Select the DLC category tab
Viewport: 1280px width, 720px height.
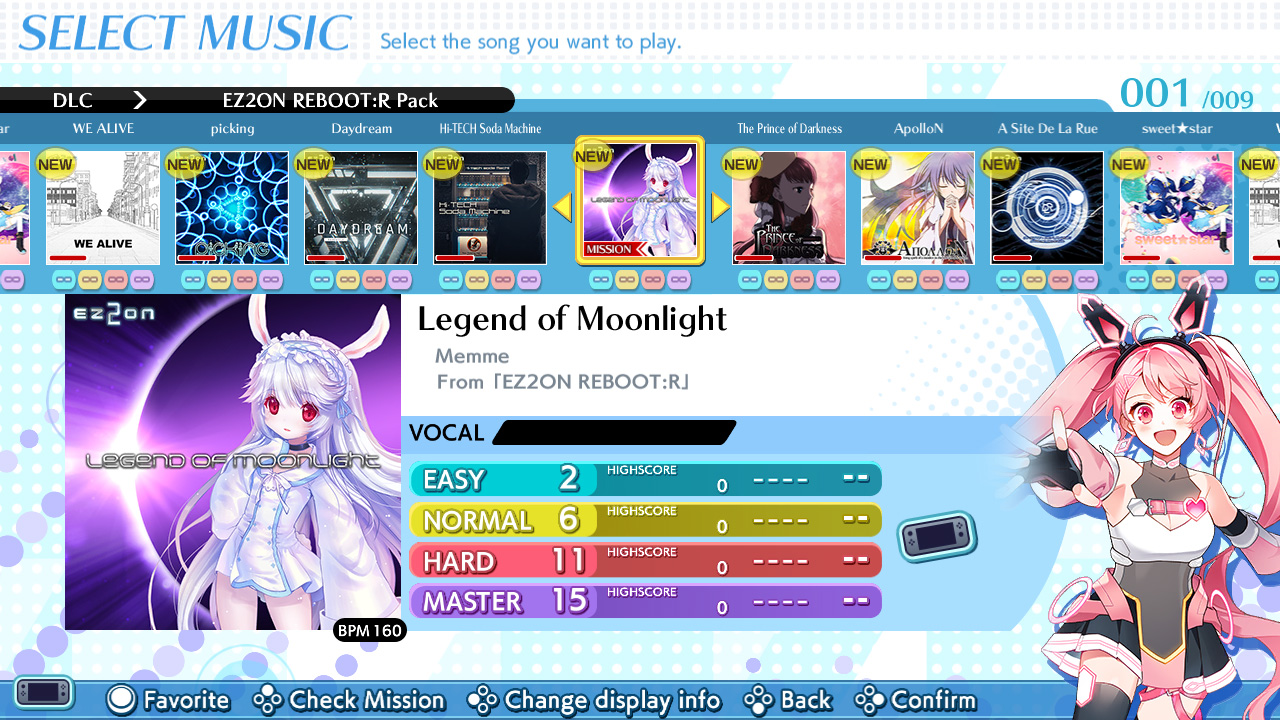point(75,100)
